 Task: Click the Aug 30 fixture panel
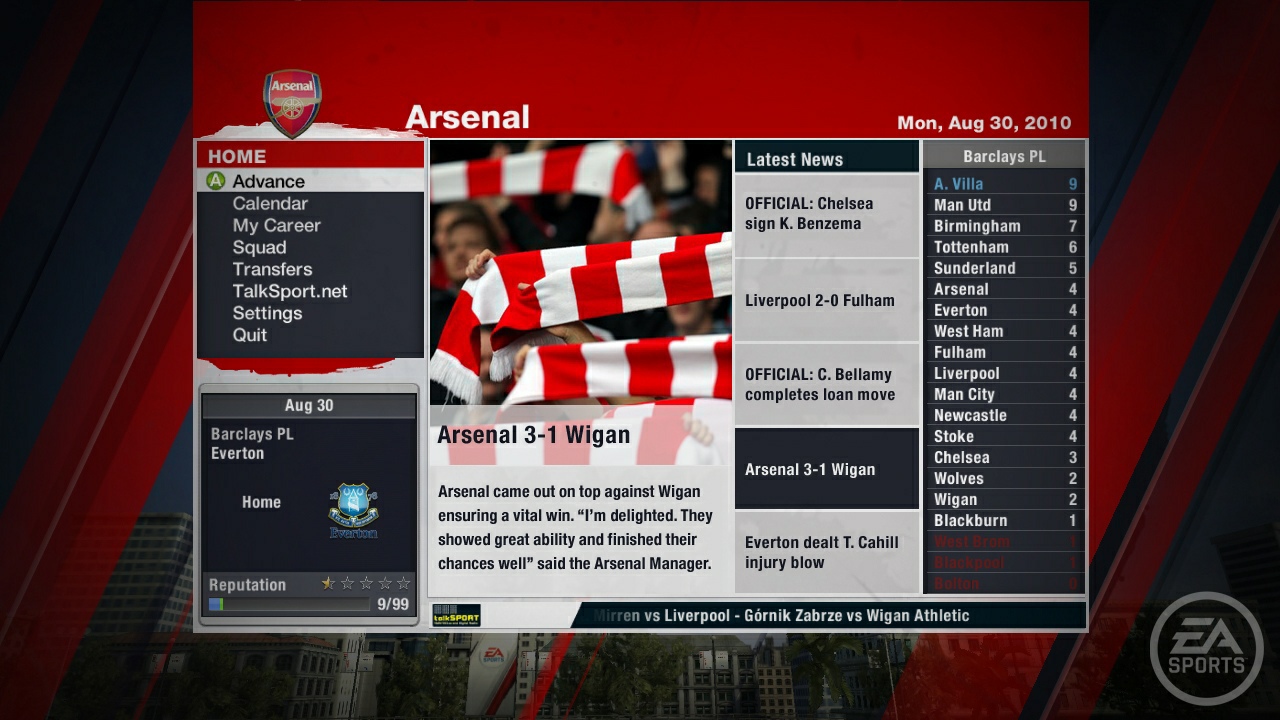(x=309, y=405)
